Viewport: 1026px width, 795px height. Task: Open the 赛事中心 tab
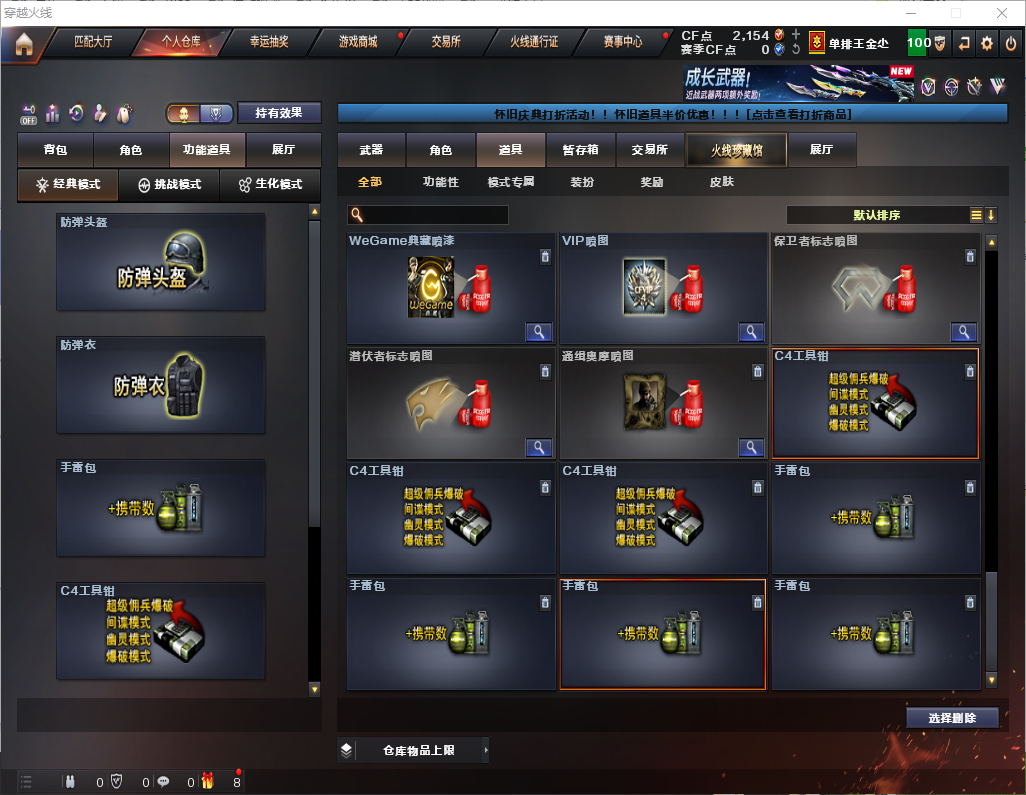coord(622,42)
